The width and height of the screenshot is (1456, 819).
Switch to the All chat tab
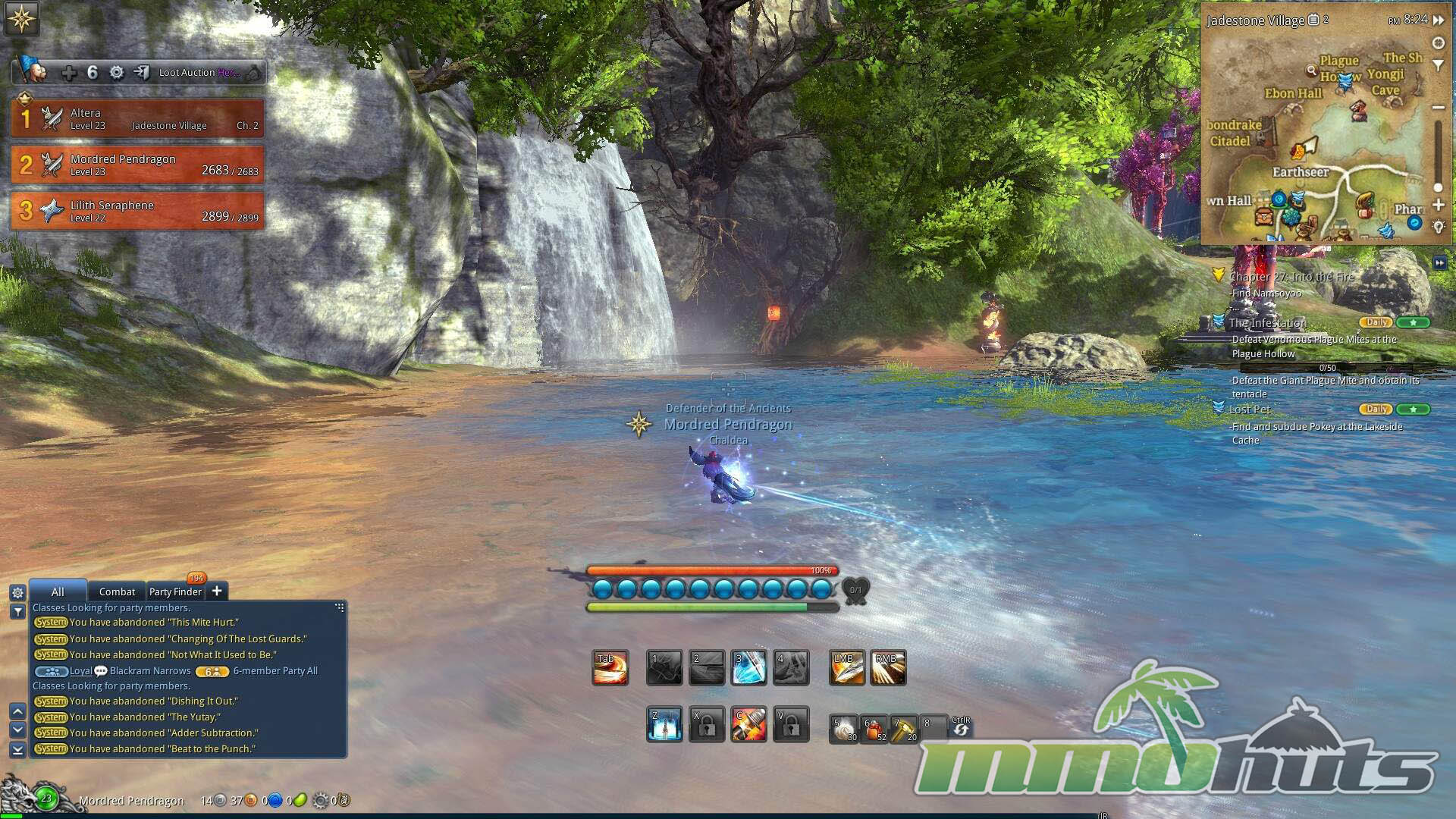58,591
